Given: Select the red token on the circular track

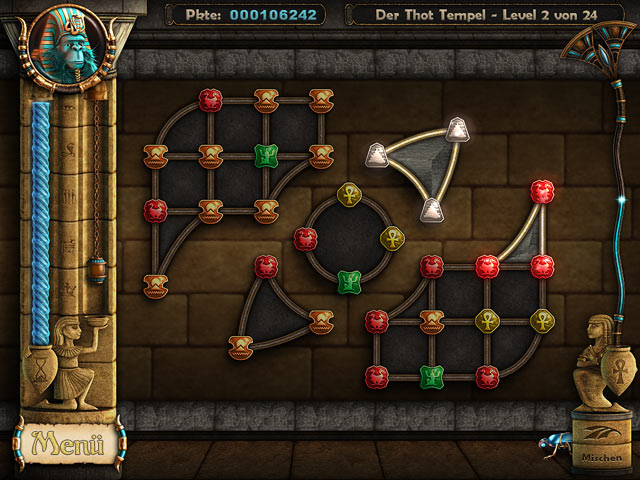Looking at the screenshot, I should pos(306,238).
